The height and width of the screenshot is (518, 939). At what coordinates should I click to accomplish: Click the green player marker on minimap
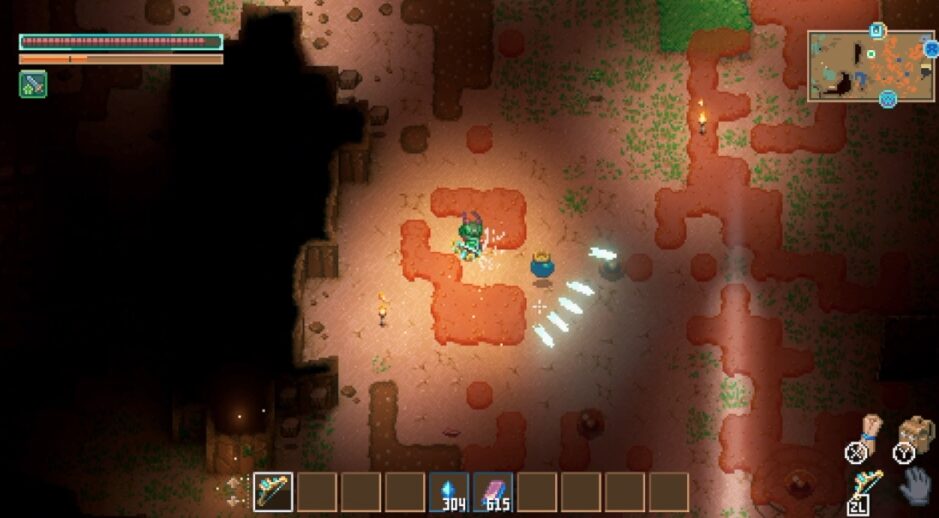871,54
